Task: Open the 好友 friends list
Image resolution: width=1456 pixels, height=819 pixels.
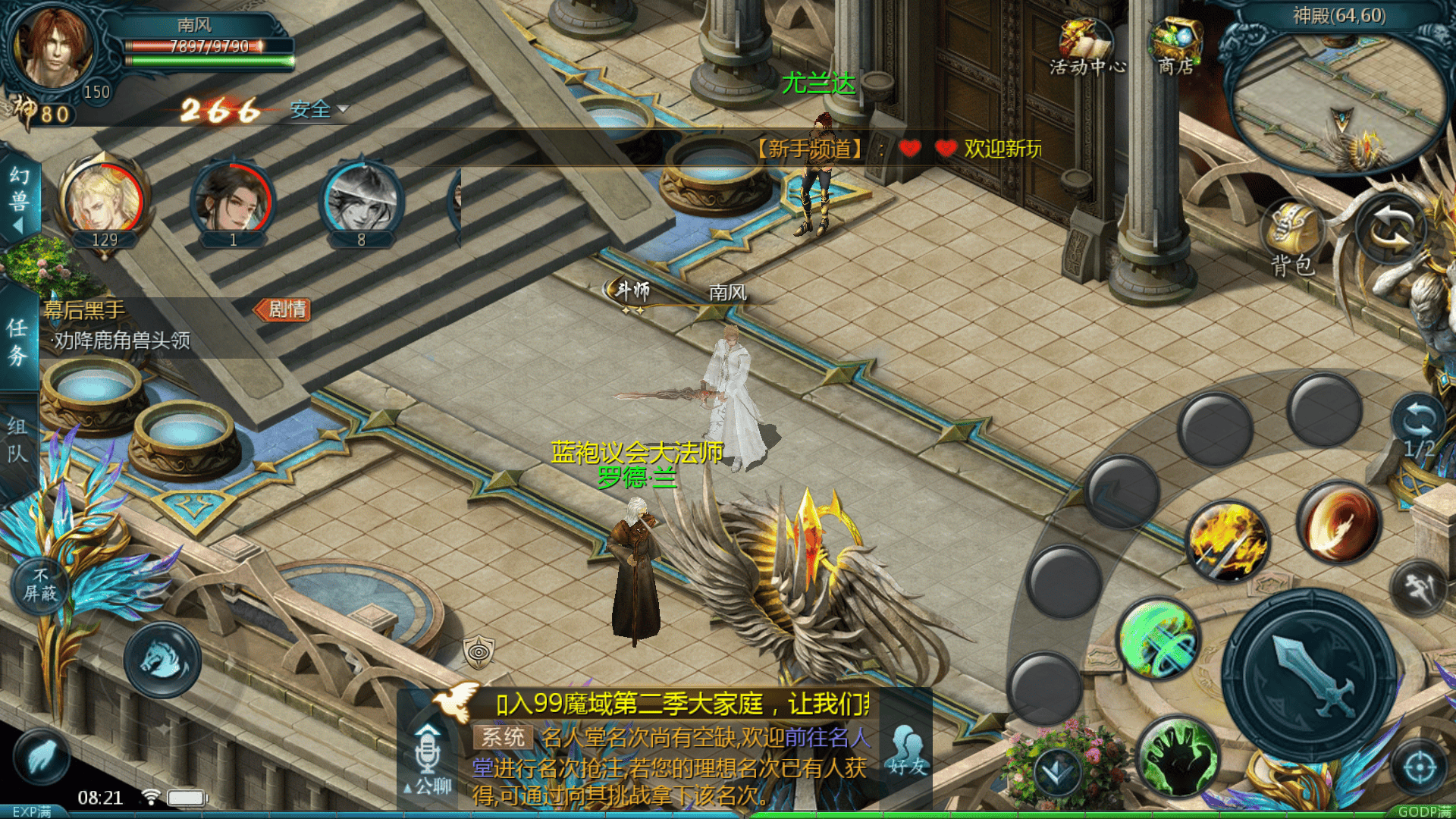Action: click(x=907, y=749)
